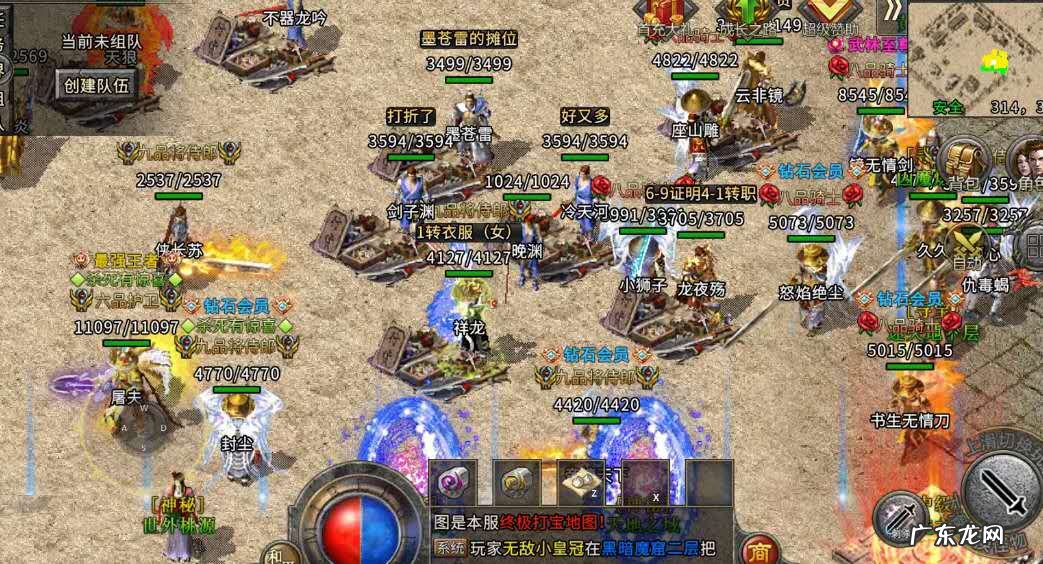
Task: Use the purple scroll hotbar slot
Action: pos(454,483)
